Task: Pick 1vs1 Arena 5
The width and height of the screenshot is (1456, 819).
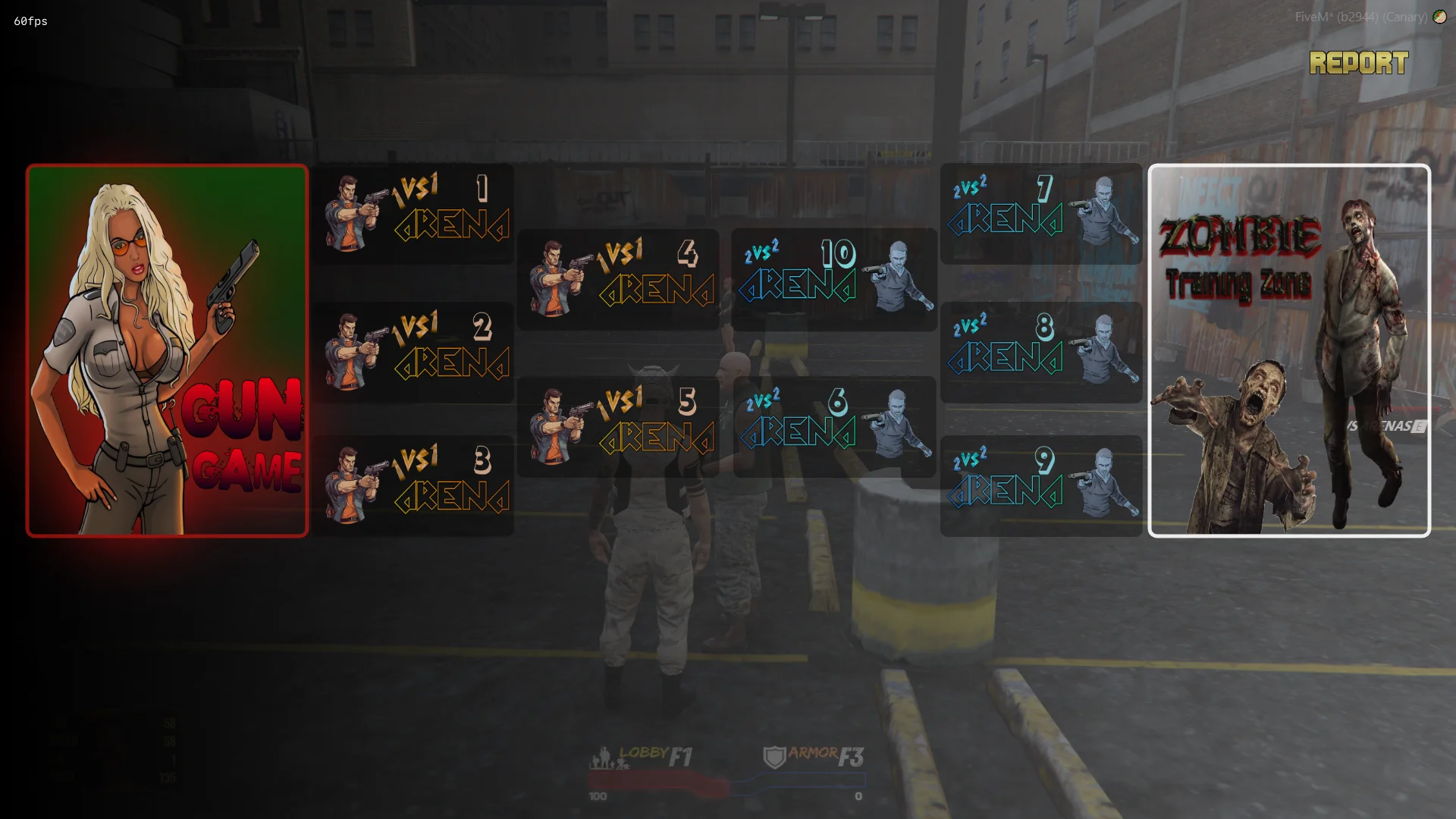Action: click(618, 427)
